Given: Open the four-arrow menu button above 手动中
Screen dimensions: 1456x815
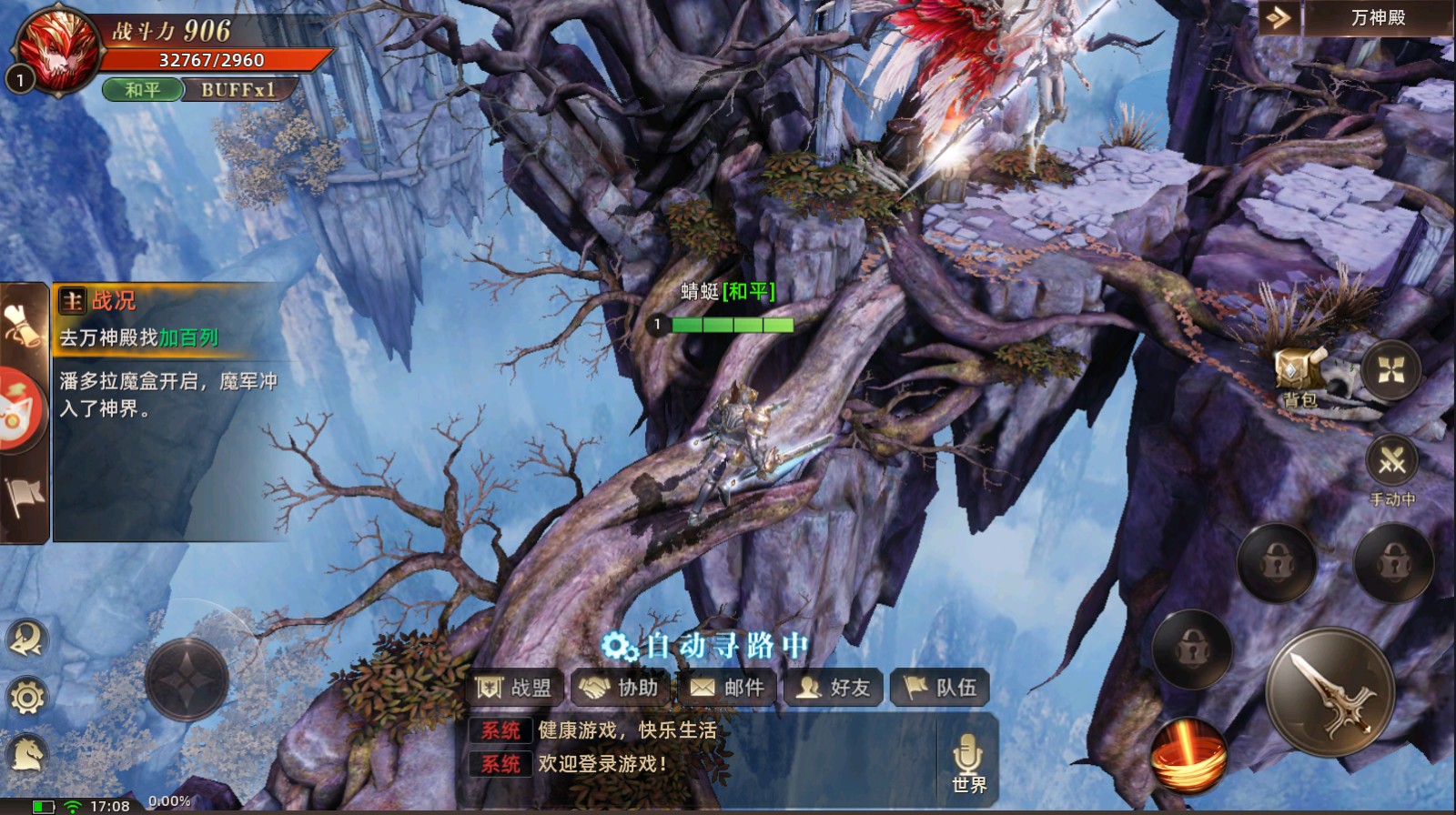Looking at the screenshot, I should pyautogui.click(x=1390, y=370).
